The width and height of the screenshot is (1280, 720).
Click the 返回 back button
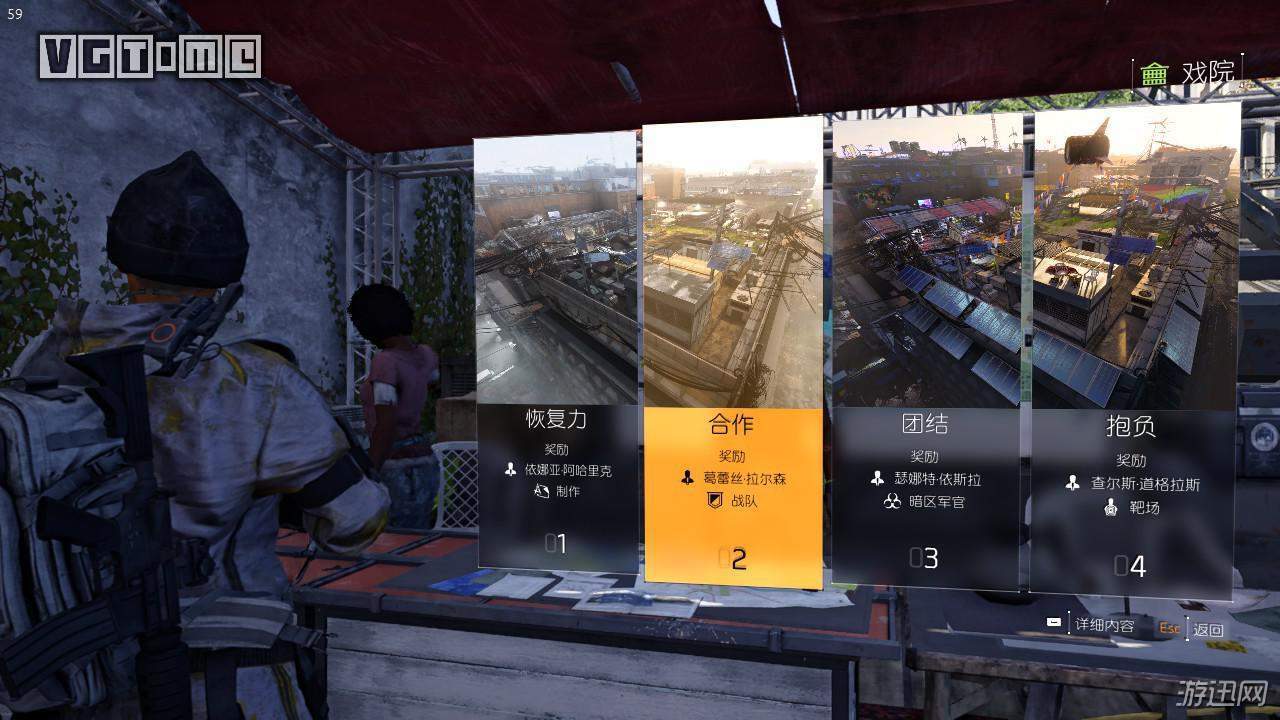[1208, 630]
